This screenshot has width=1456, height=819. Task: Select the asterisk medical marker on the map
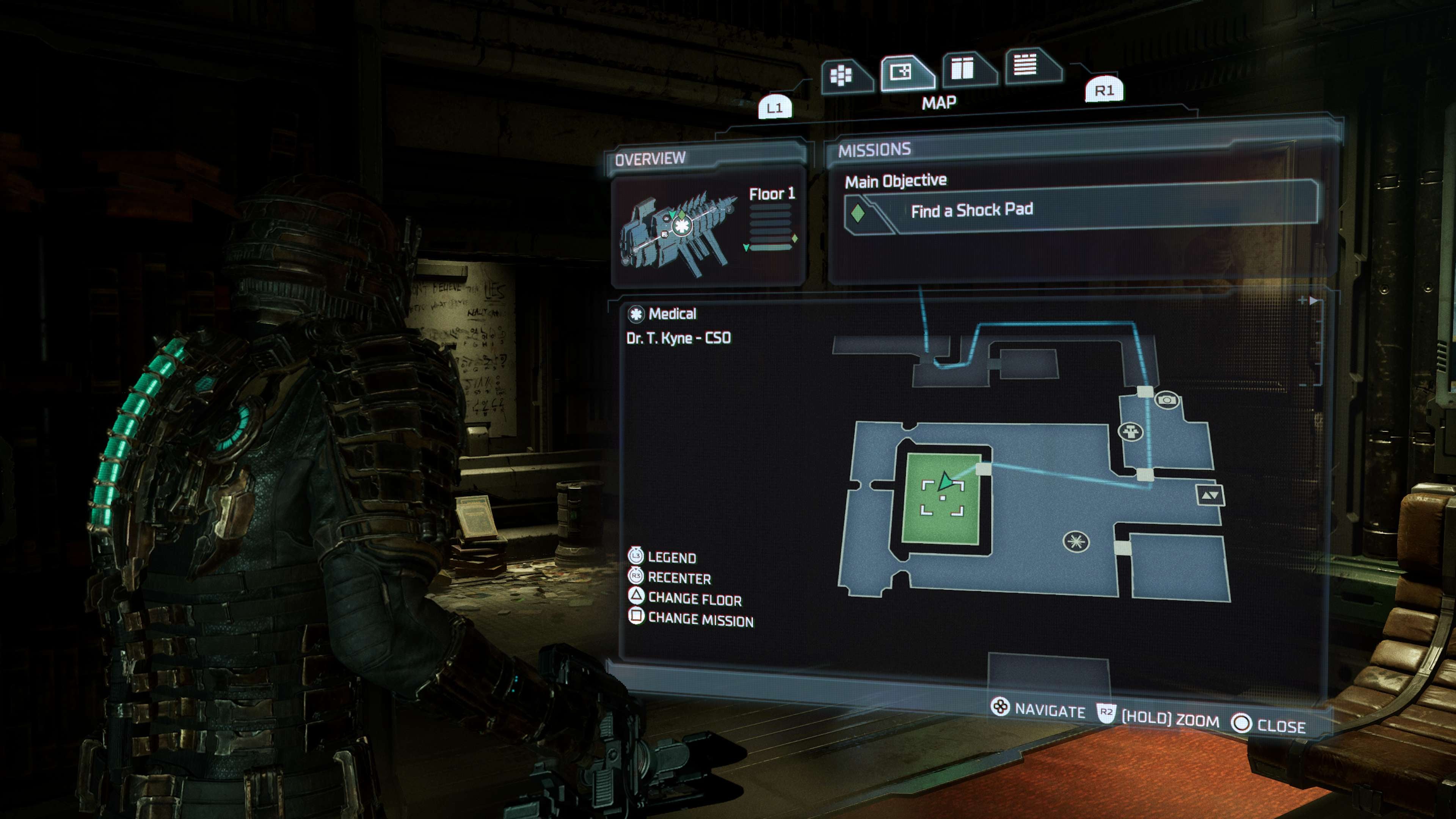tap(1076, 541)
